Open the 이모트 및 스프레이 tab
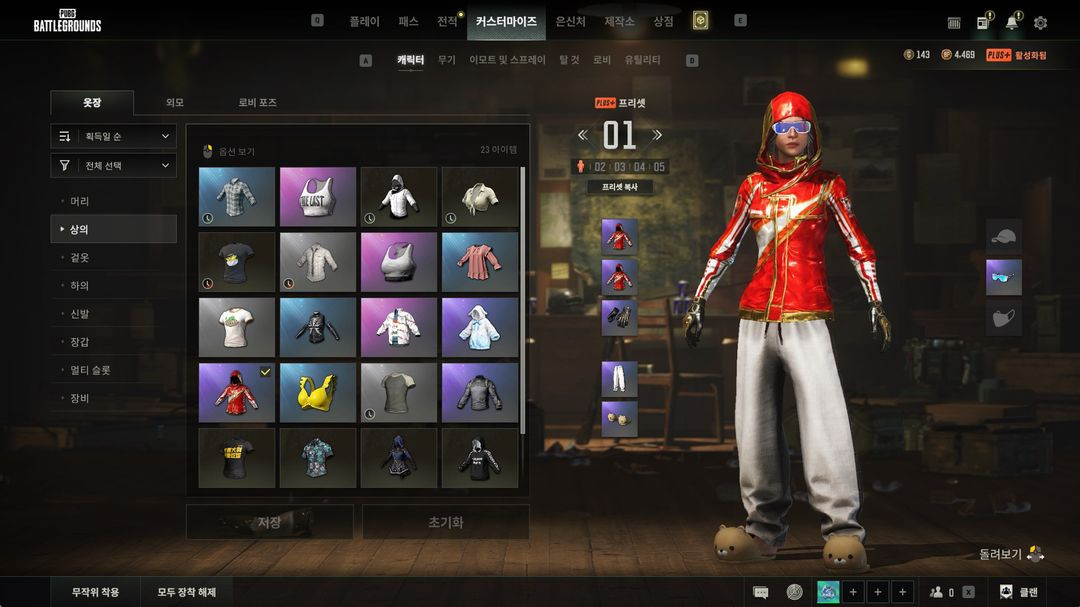This screenshot has width=1080, height=607. point(507,60)
